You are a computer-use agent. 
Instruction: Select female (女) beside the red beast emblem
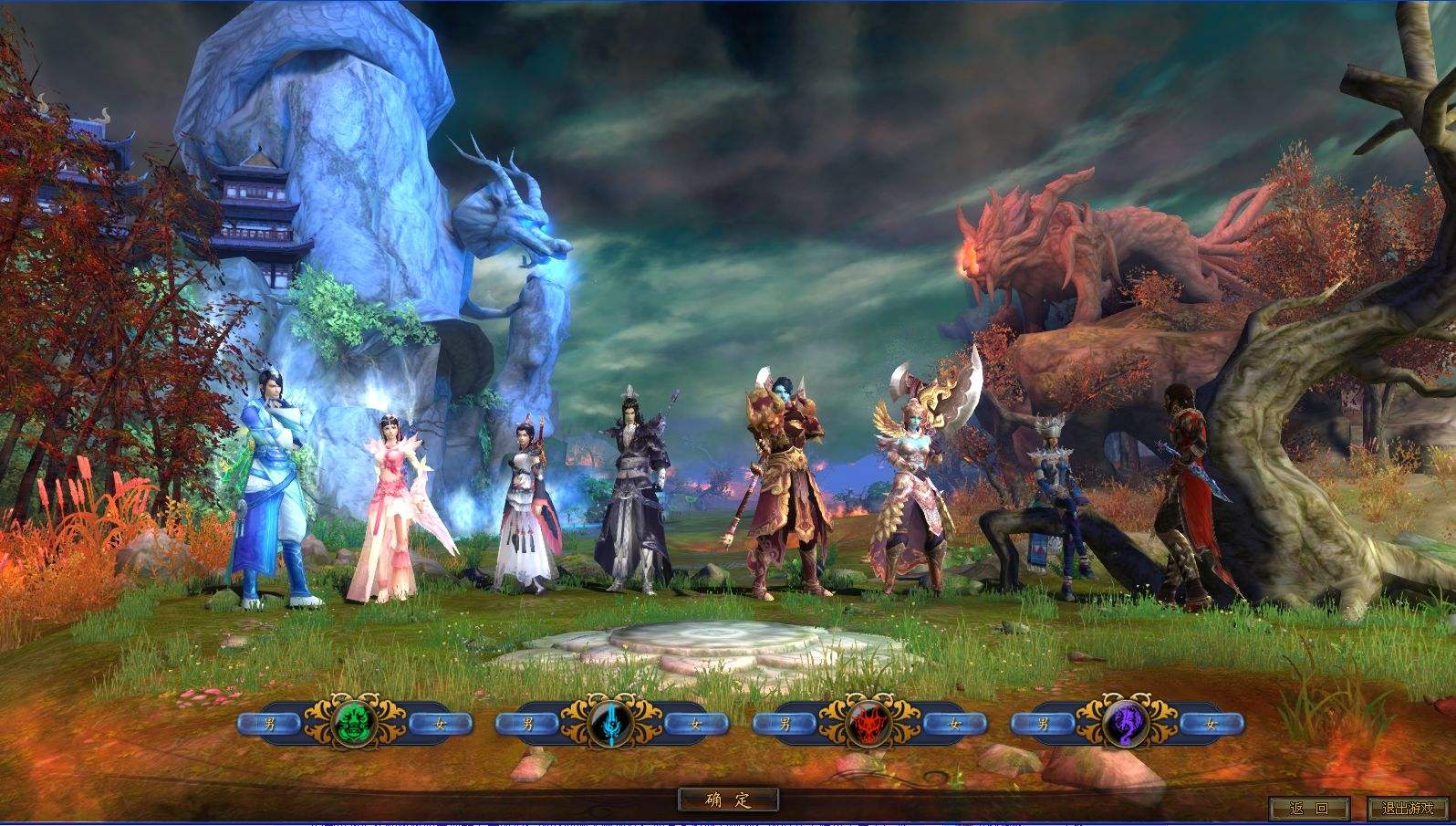click(x=954, y=724)
